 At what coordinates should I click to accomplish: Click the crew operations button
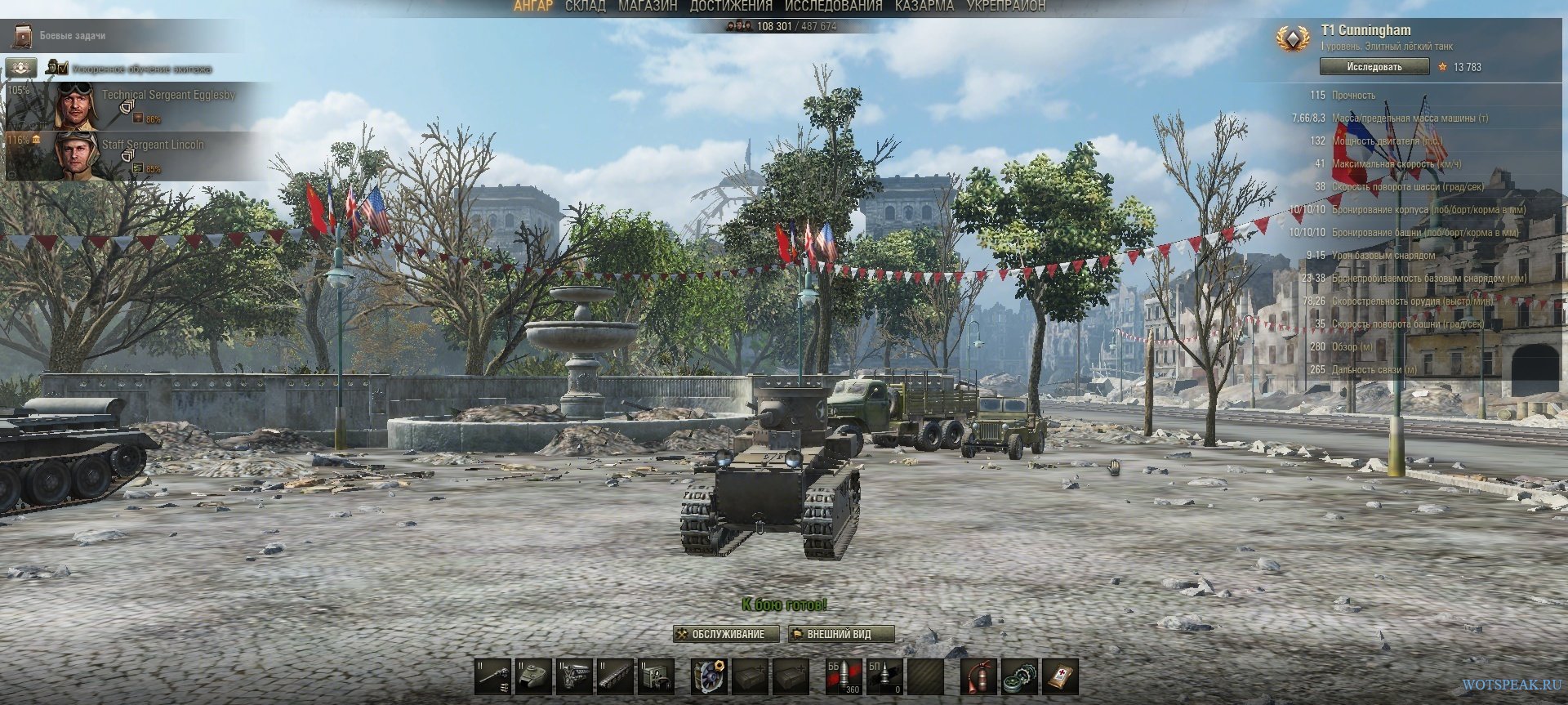(21, 68)
